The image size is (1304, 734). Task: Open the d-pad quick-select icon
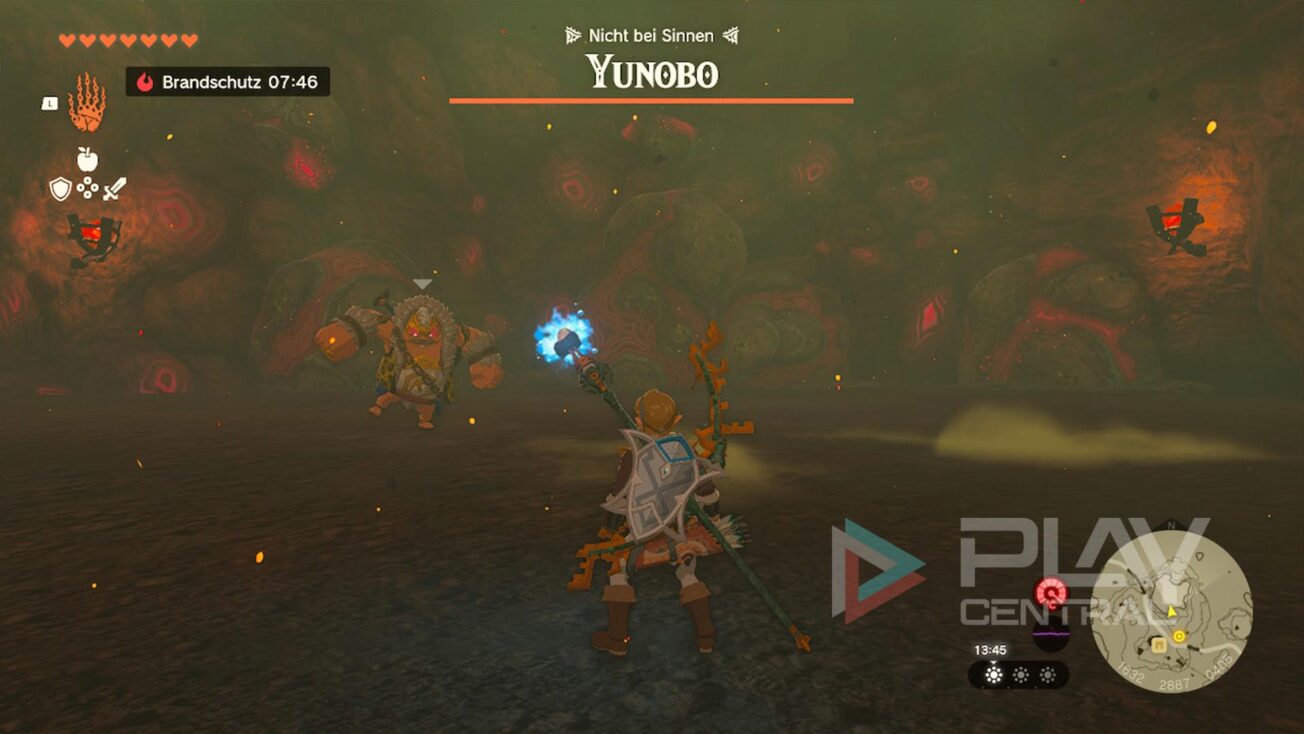[x=88, y=187]
